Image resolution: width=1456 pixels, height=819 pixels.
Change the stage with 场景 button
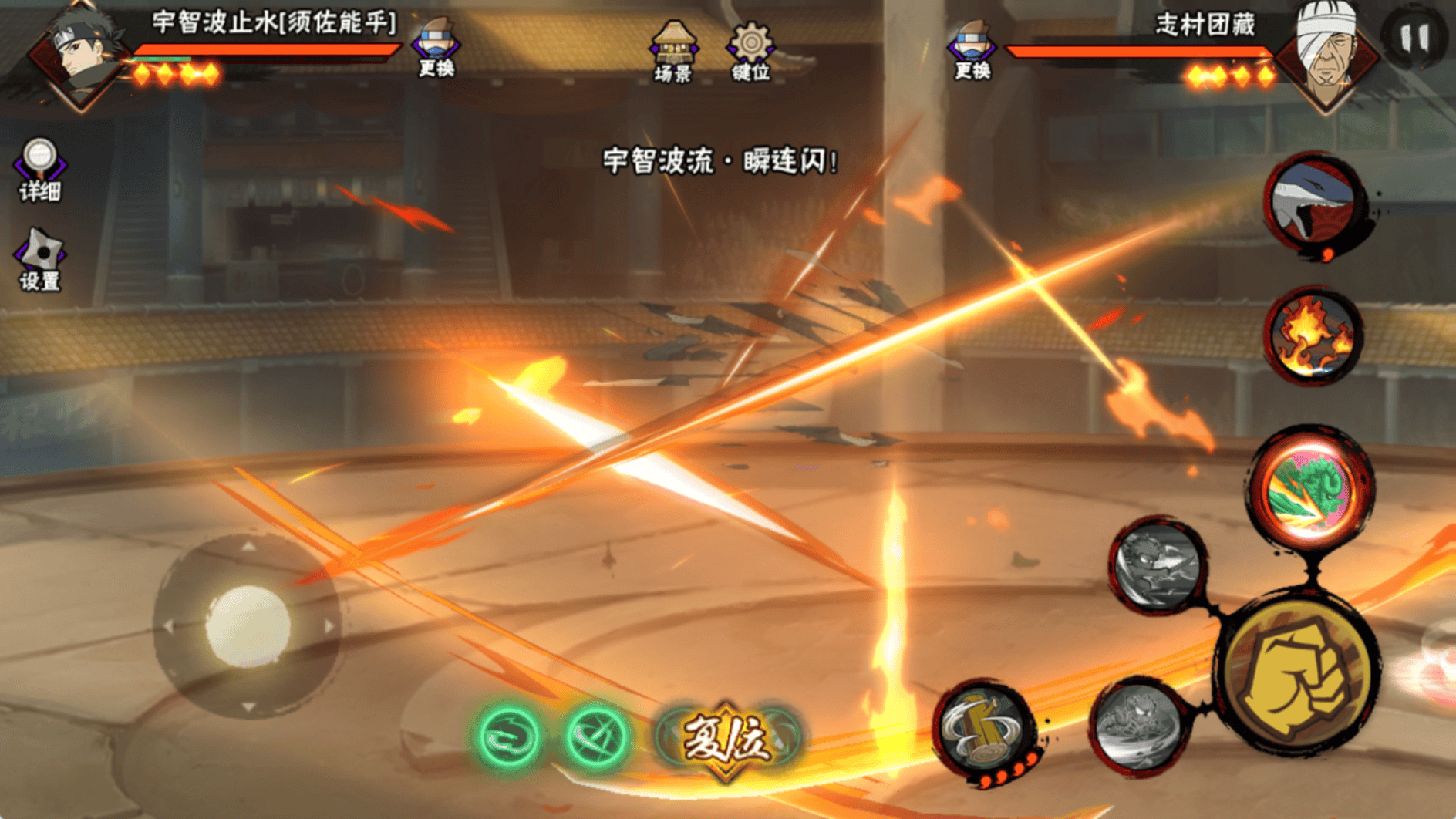673,51
